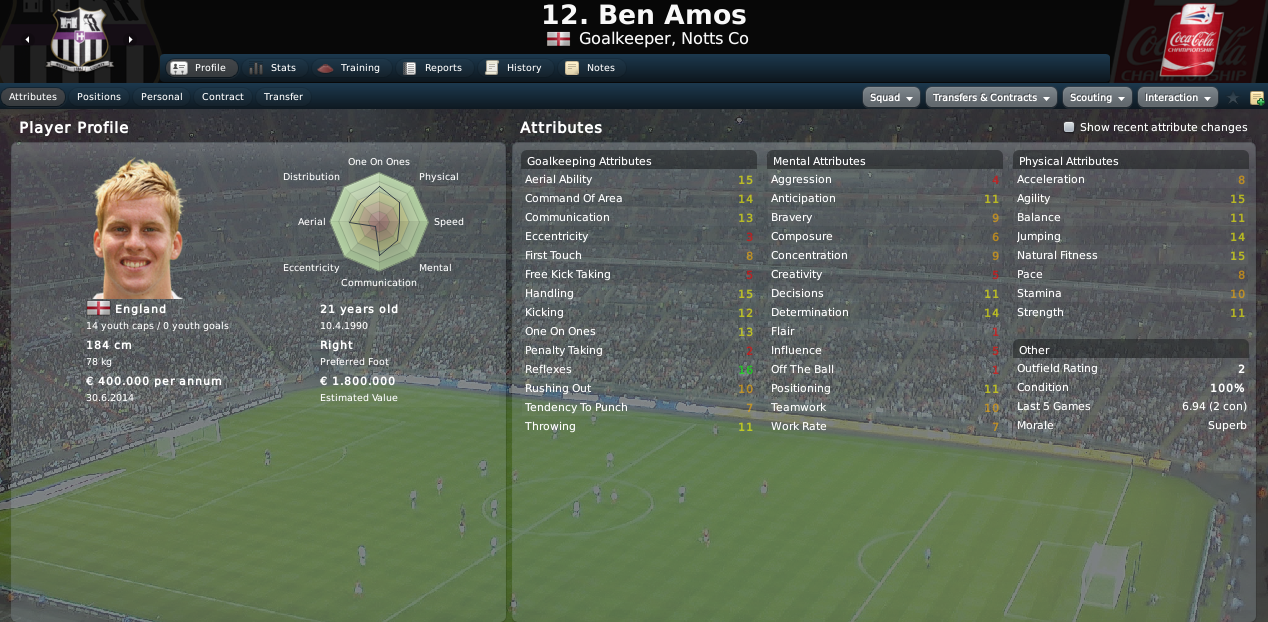Go to the previous player arrow
1268x622 pixels.
coord(28,40)
